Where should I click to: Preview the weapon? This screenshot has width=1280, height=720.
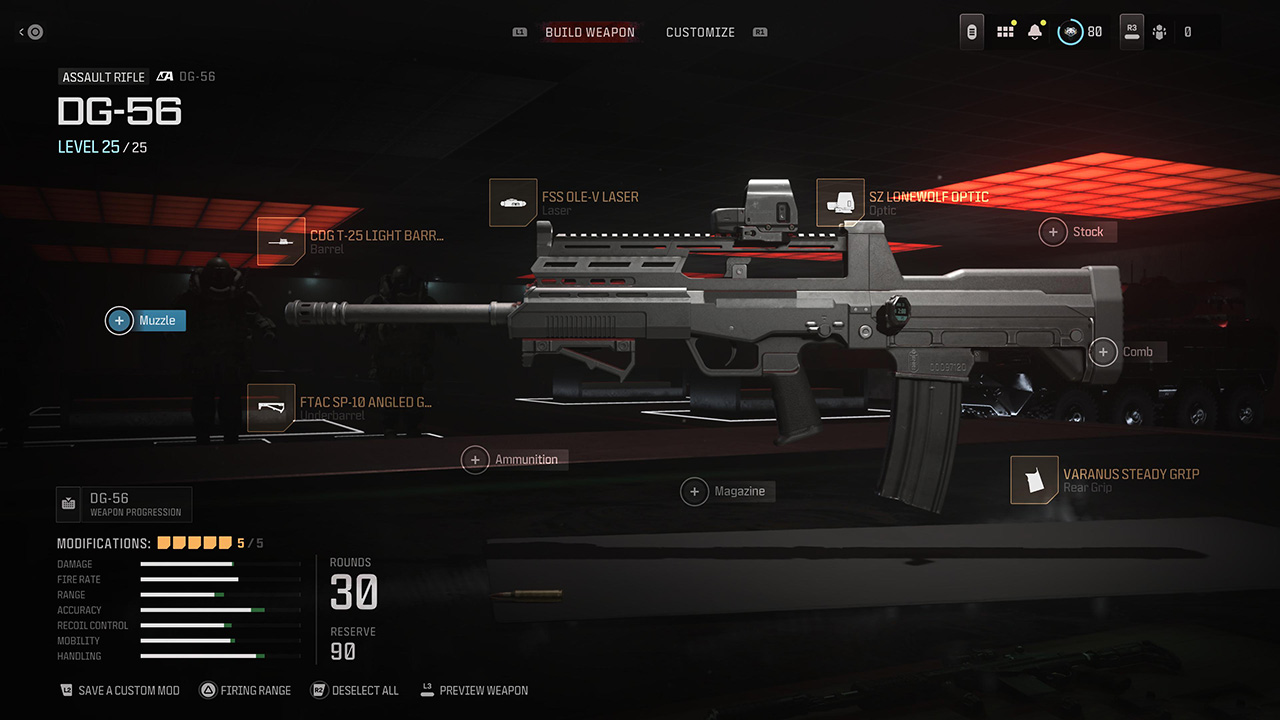click(475, 690)
